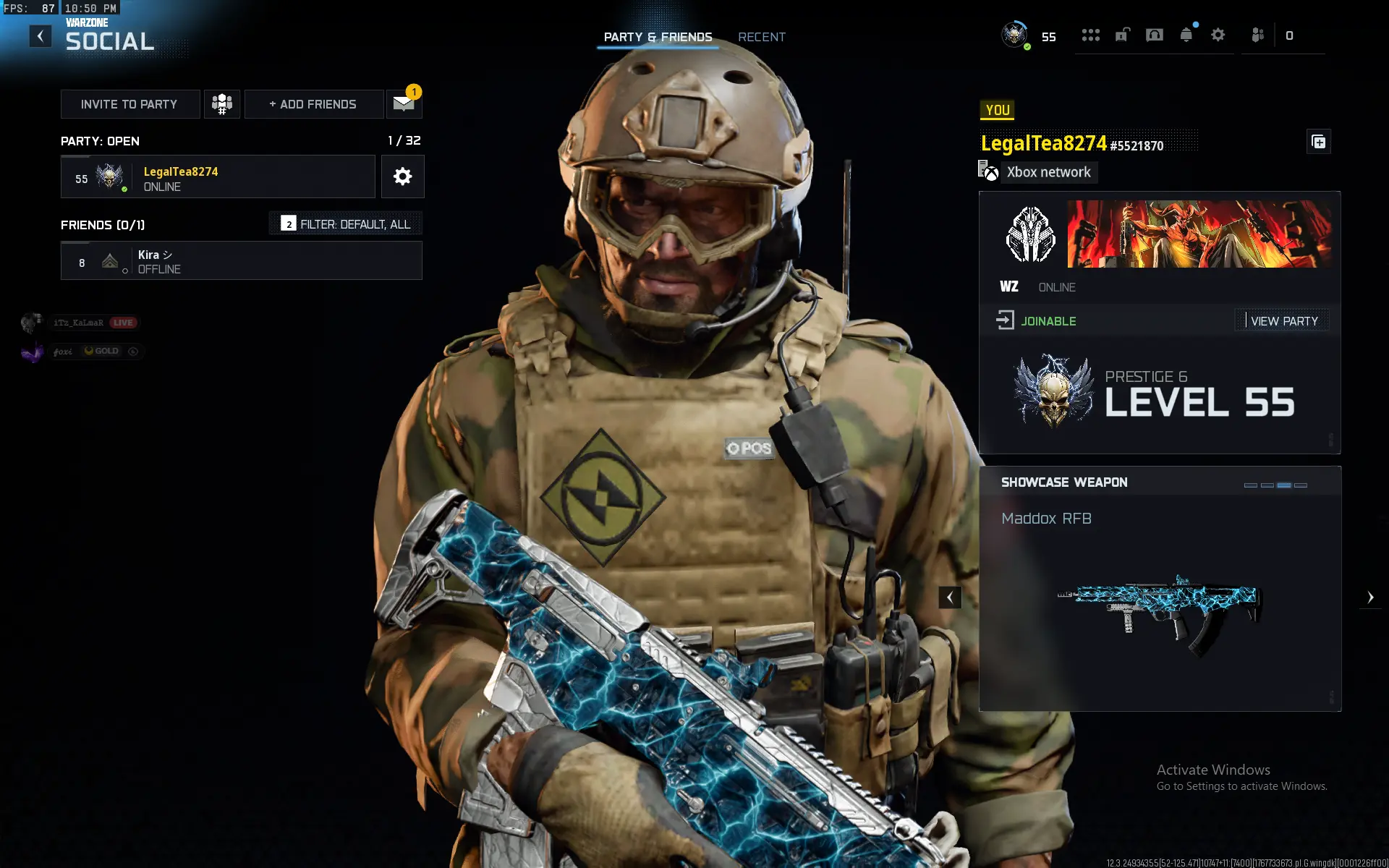Toggle Party: Open status
The width and height of the screenshot is (1389, 868).
click(99, 141)
